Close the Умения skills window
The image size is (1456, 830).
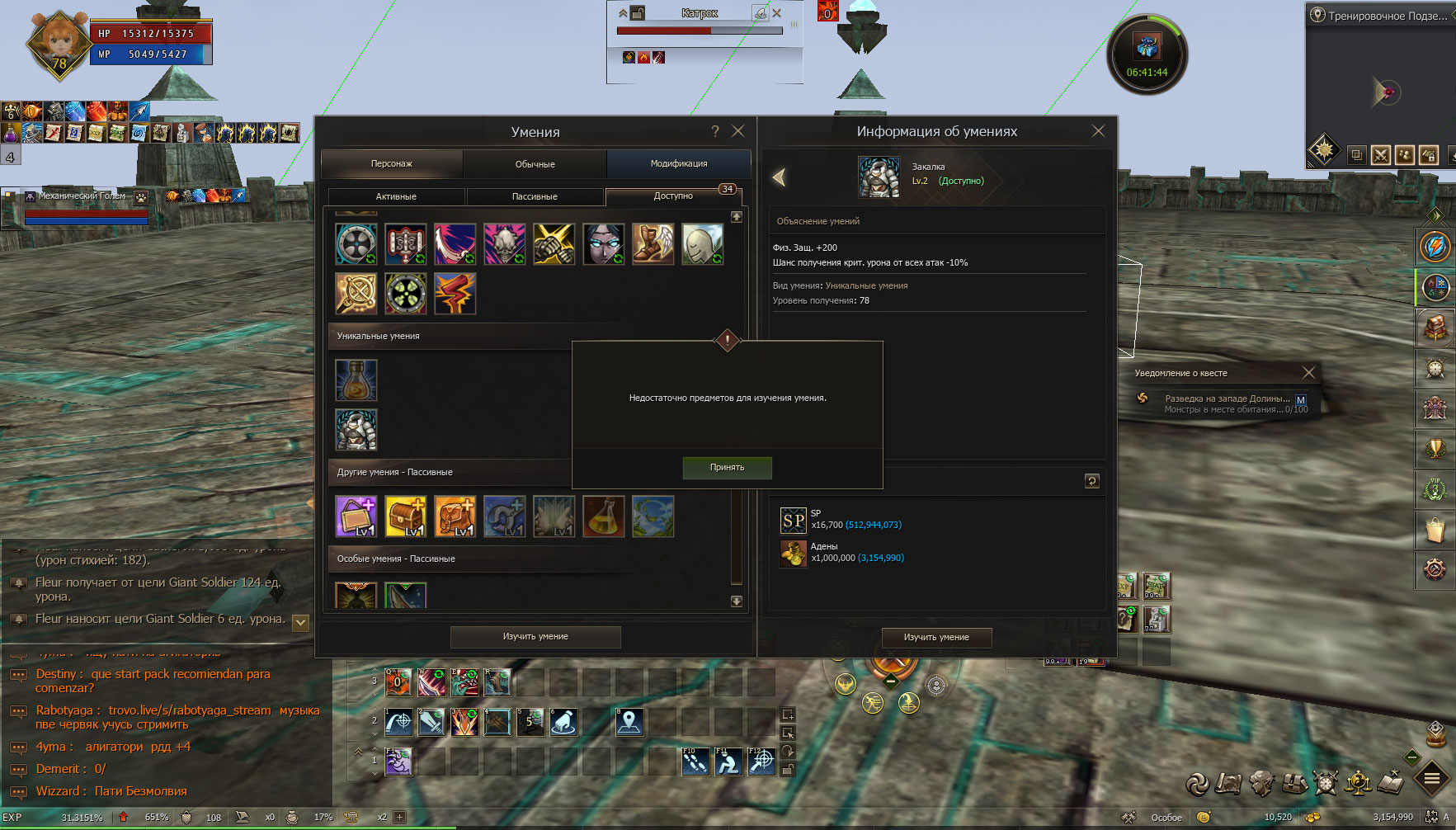tap(738, 131)
